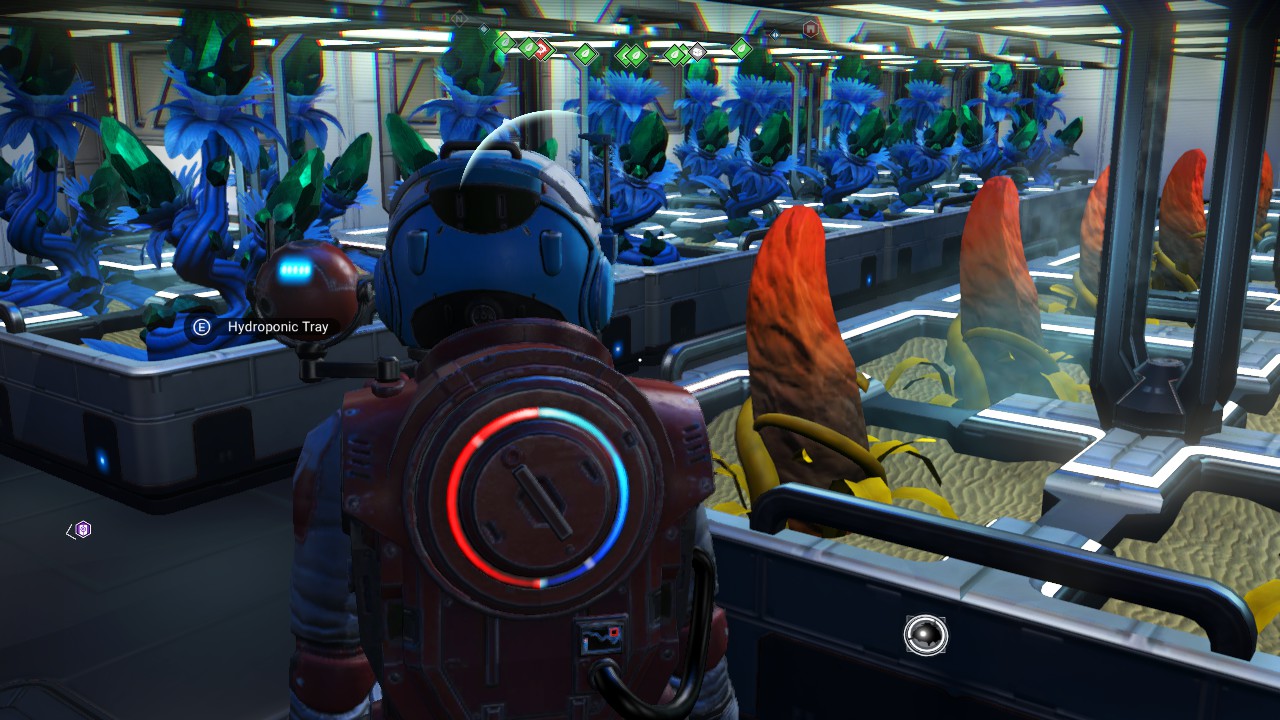Viewport: 1280px width, 720px height.
Task: Select the red diamond compass marker
Action: (x=542, y=47)
